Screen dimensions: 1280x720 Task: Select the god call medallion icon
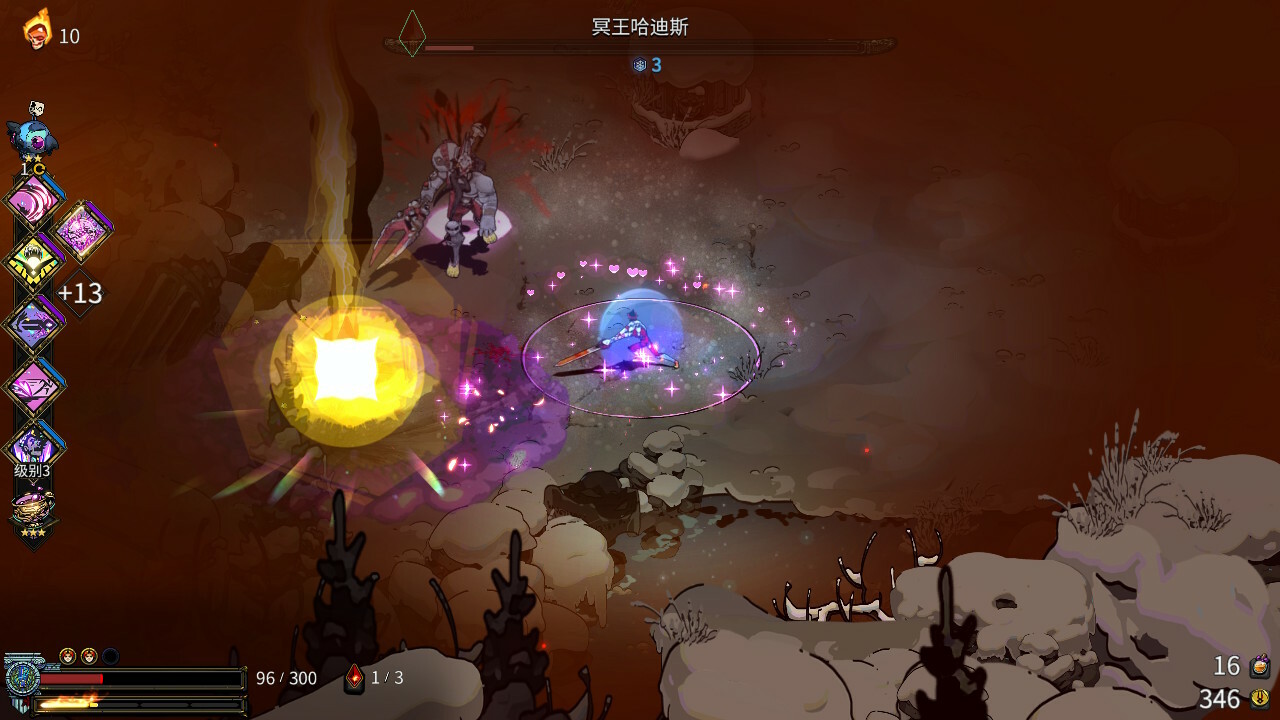coord(20,678)
